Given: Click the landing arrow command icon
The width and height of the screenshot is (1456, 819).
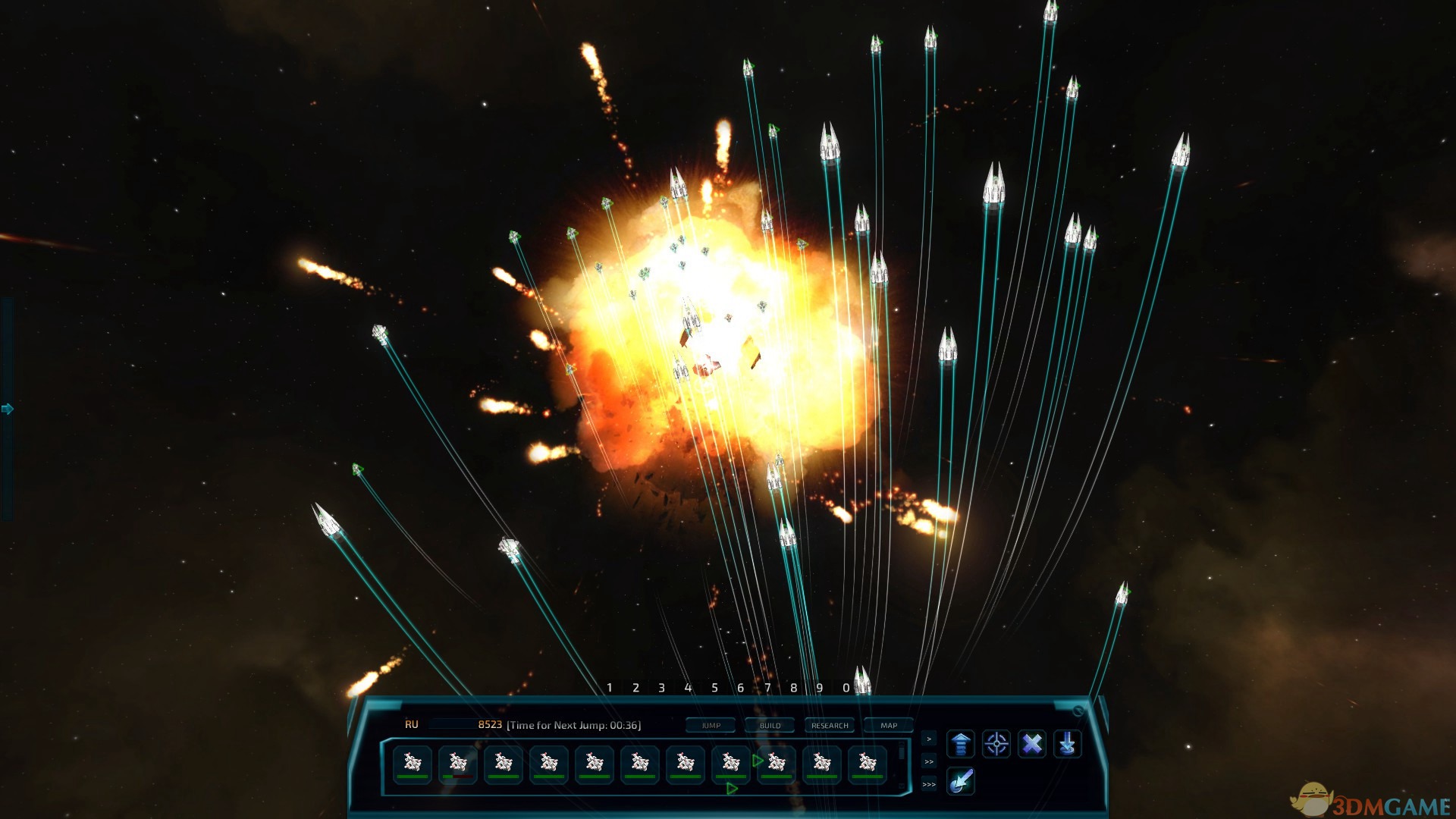Looking at the screenshot, I should pyautogui.click(x=1067, y=744).
